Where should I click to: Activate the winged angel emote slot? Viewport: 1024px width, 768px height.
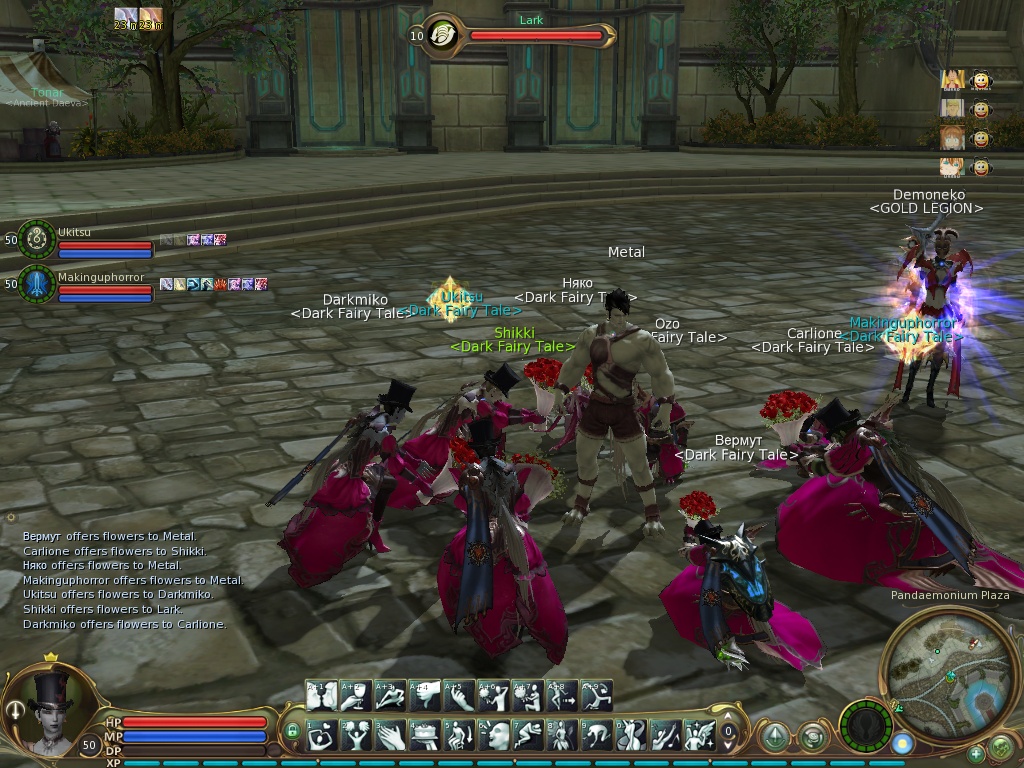point(700,736)
